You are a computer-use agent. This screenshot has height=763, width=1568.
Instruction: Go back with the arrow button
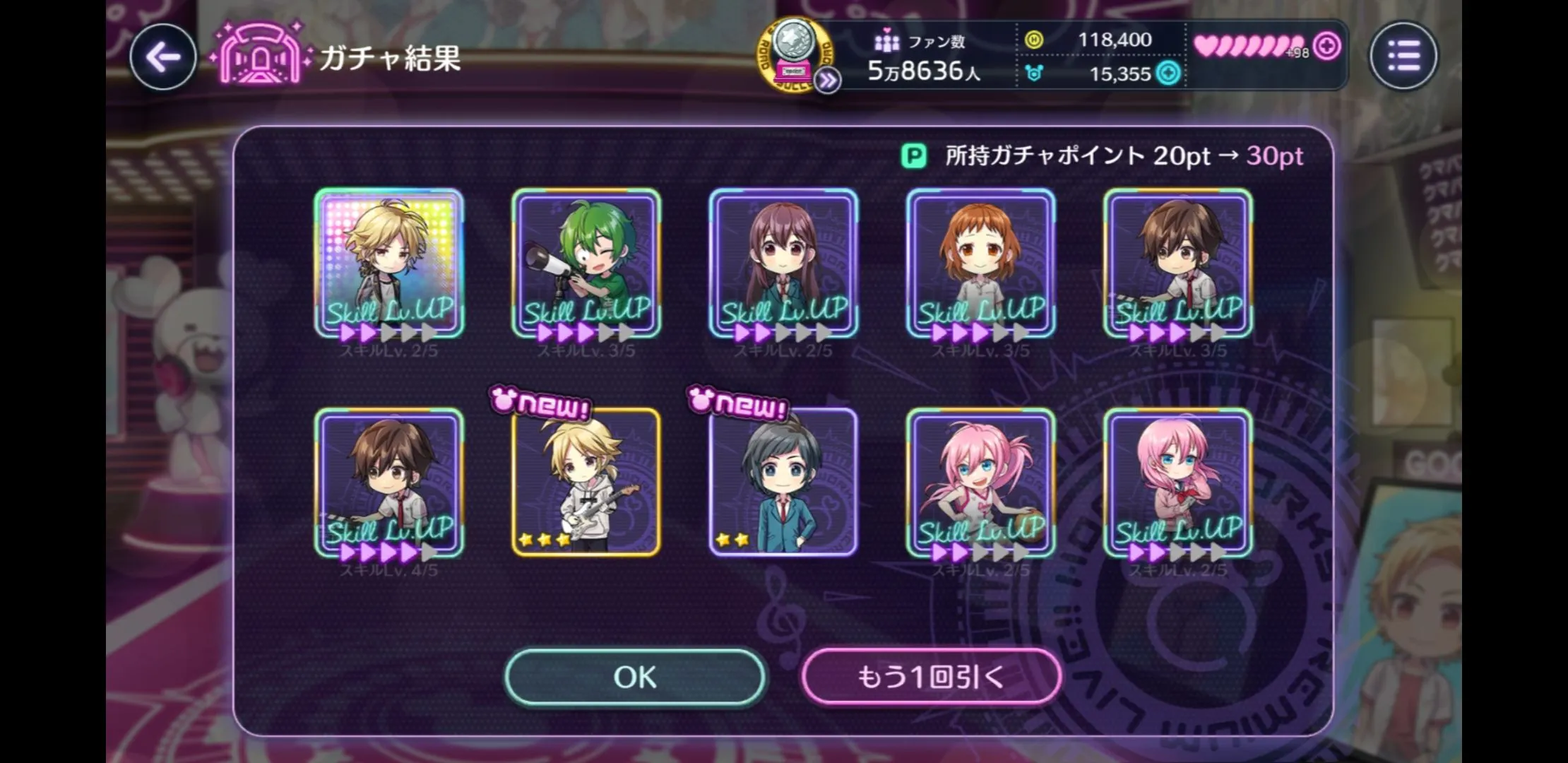click(x=163, y=57)
